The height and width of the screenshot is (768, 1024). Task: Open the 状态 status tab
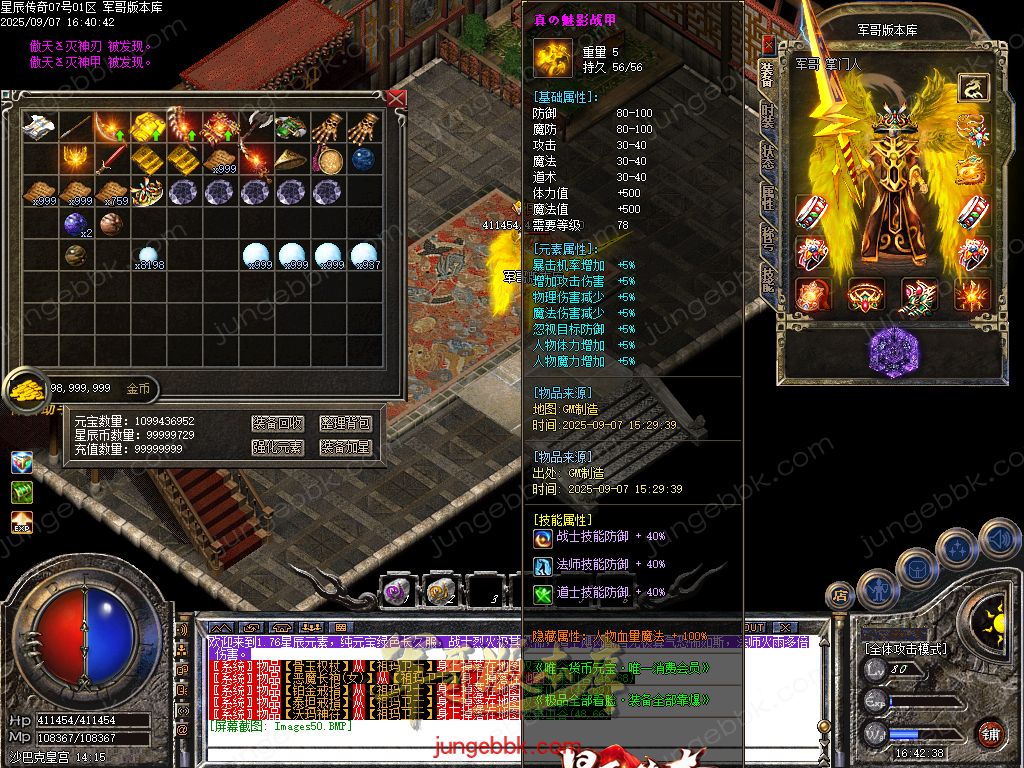tap(767, 157)
